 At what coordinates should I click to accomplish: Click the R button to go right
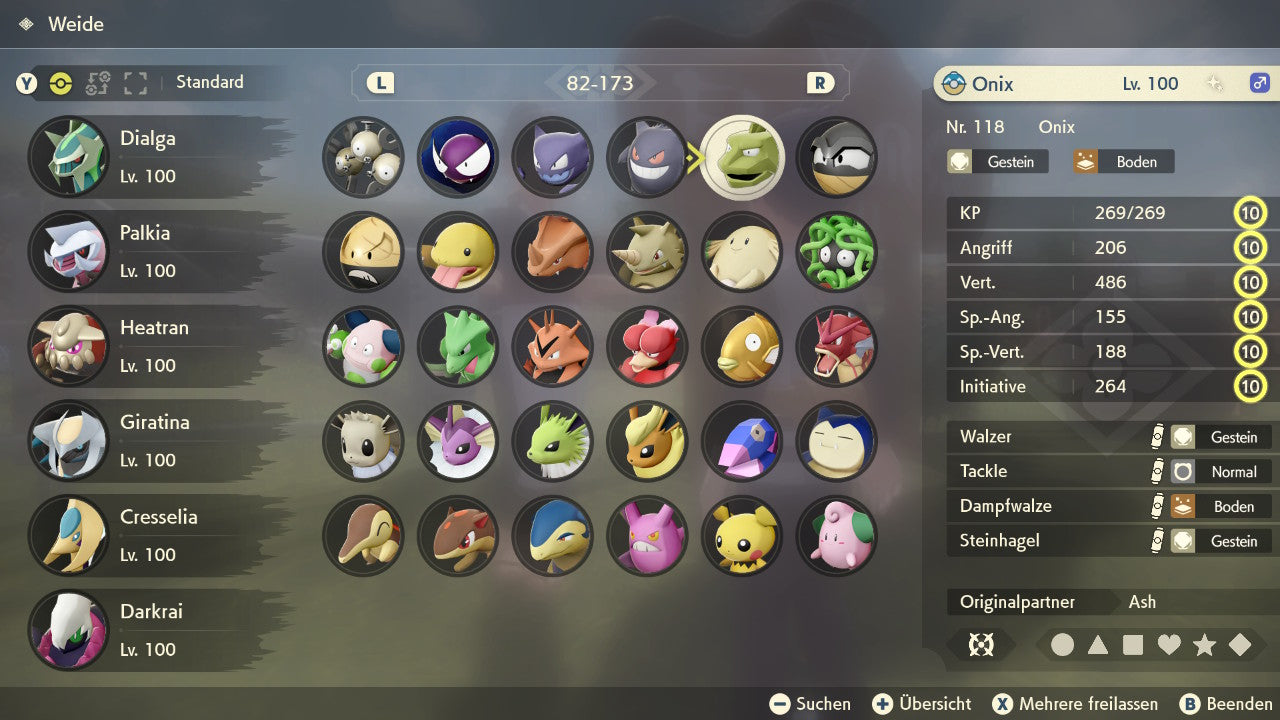pyautogui.click(x=820, y=83)
